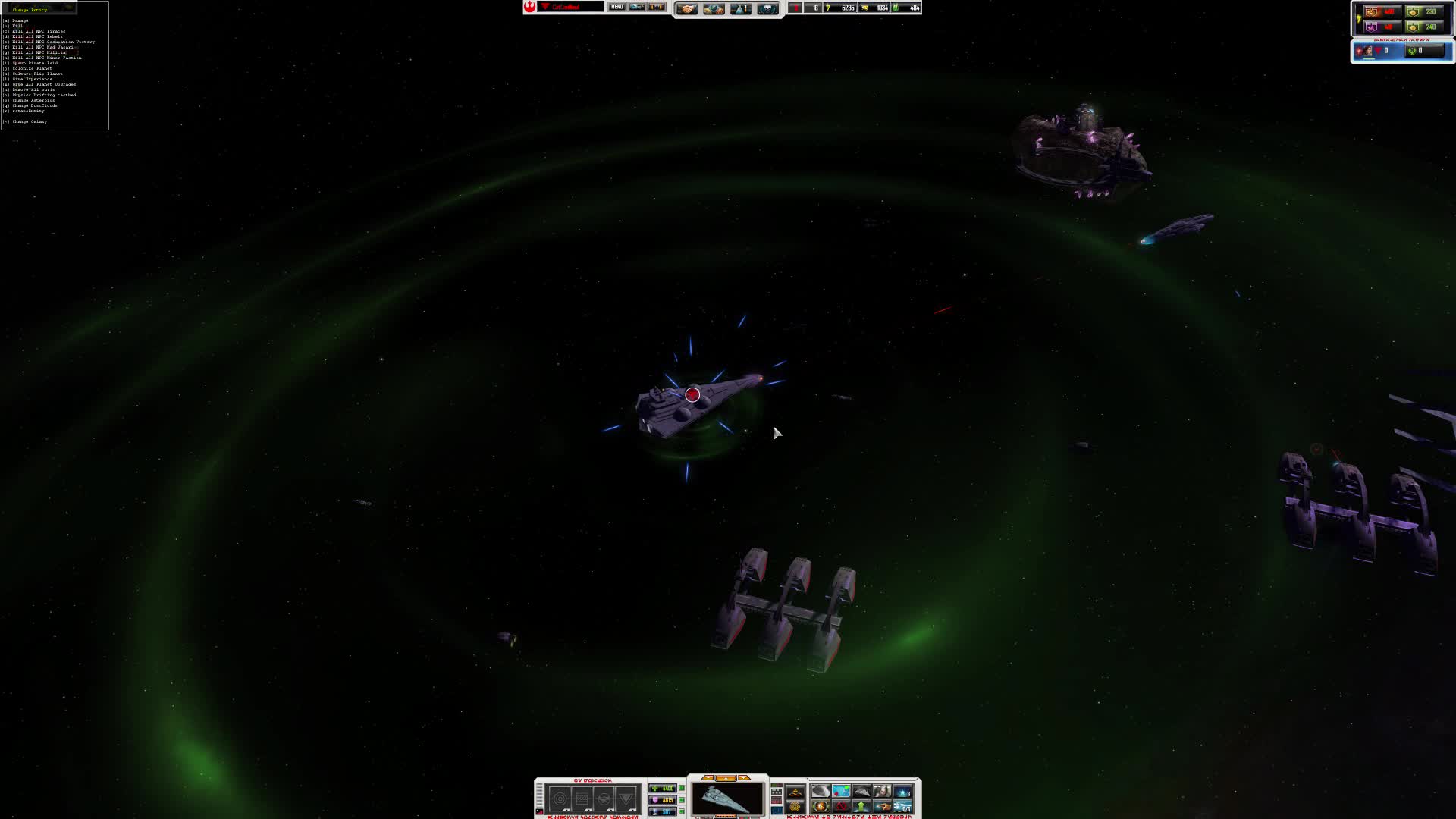Open the Change Entity dropdown

tap(30, 10)
